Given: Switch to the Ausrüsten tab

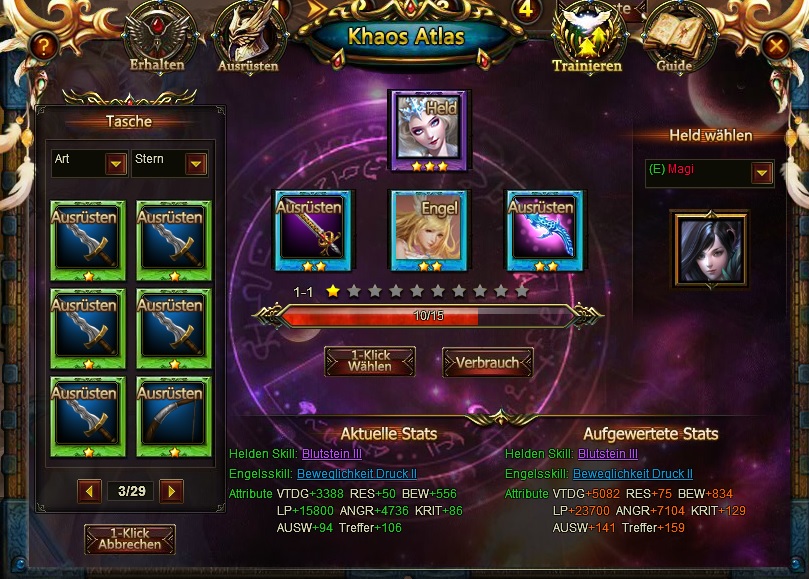Looking at the screenshot, I should pyautogui.click(x=246, y=42).
